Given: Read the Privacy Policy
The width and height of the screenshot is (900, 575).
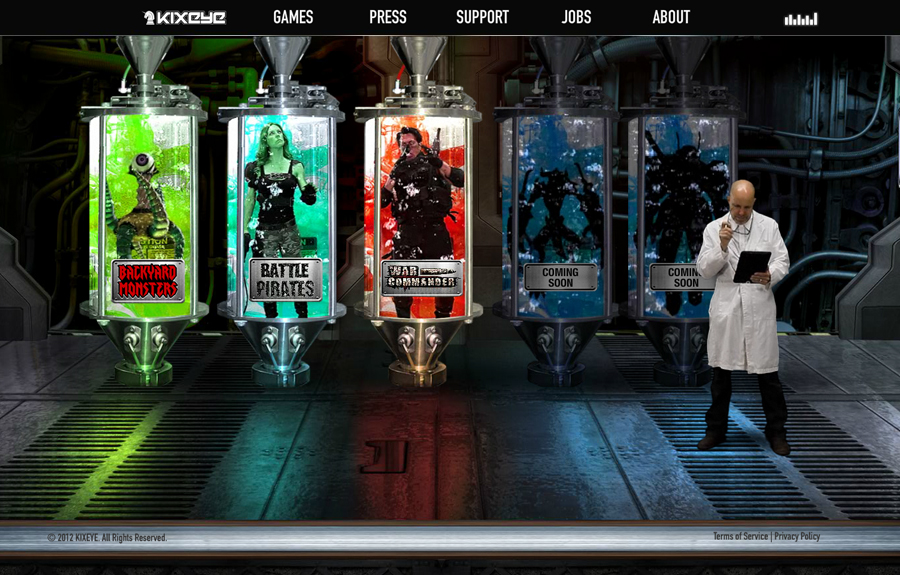Looking at the screenshot, I should coord(797,537).
